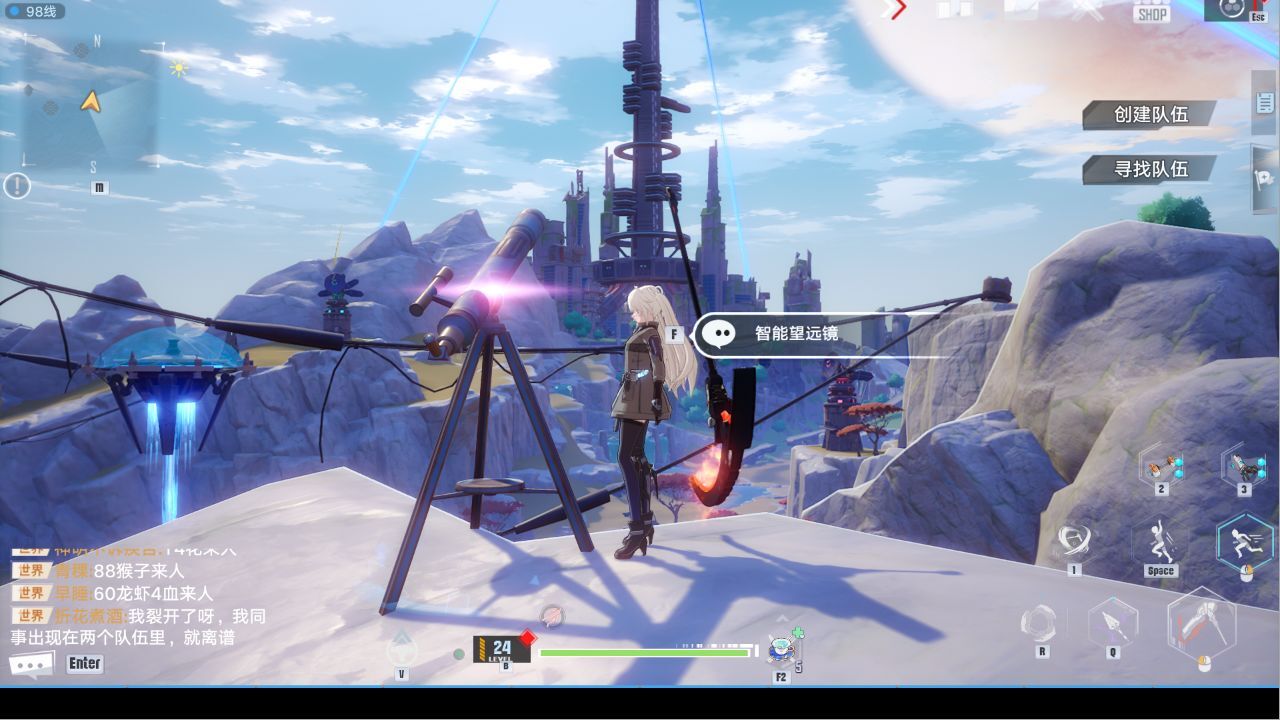Open the character level 24 badge
1280x720 pixels.
point(502,649)
